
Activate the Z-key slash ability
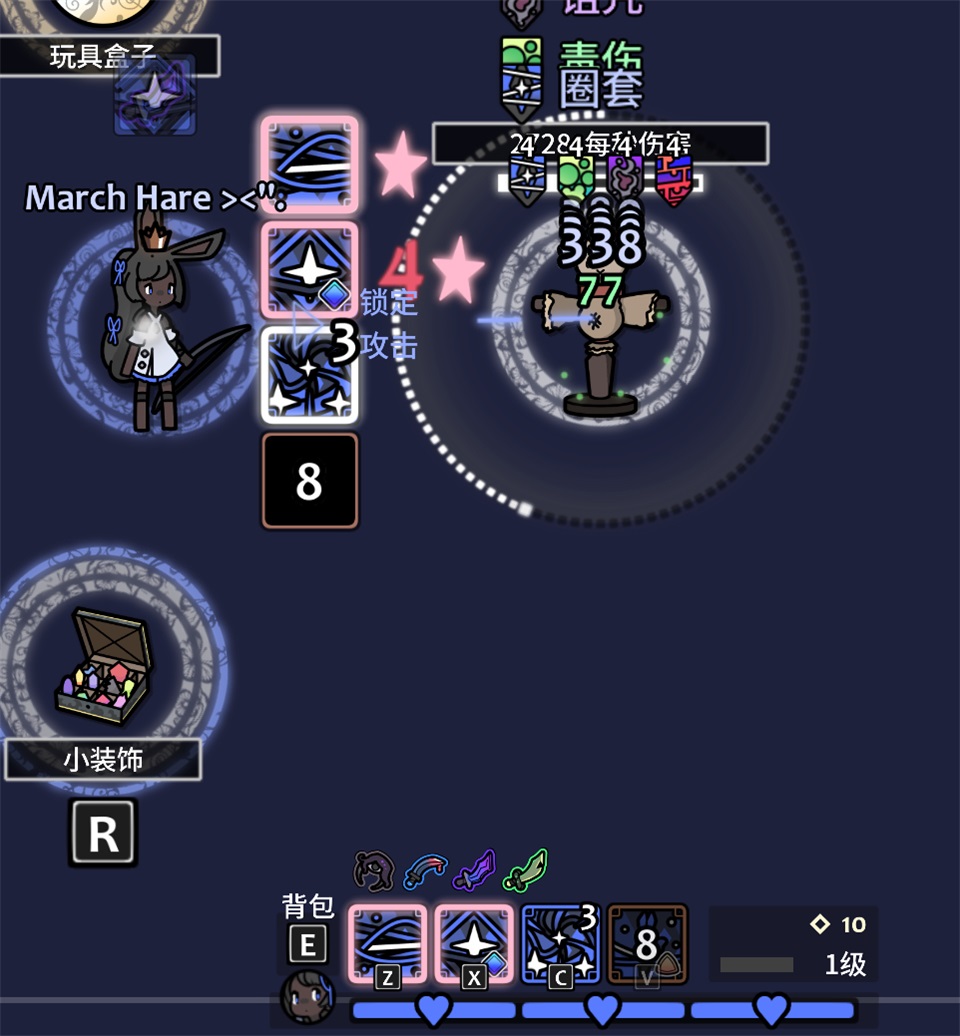coord(387,944)
